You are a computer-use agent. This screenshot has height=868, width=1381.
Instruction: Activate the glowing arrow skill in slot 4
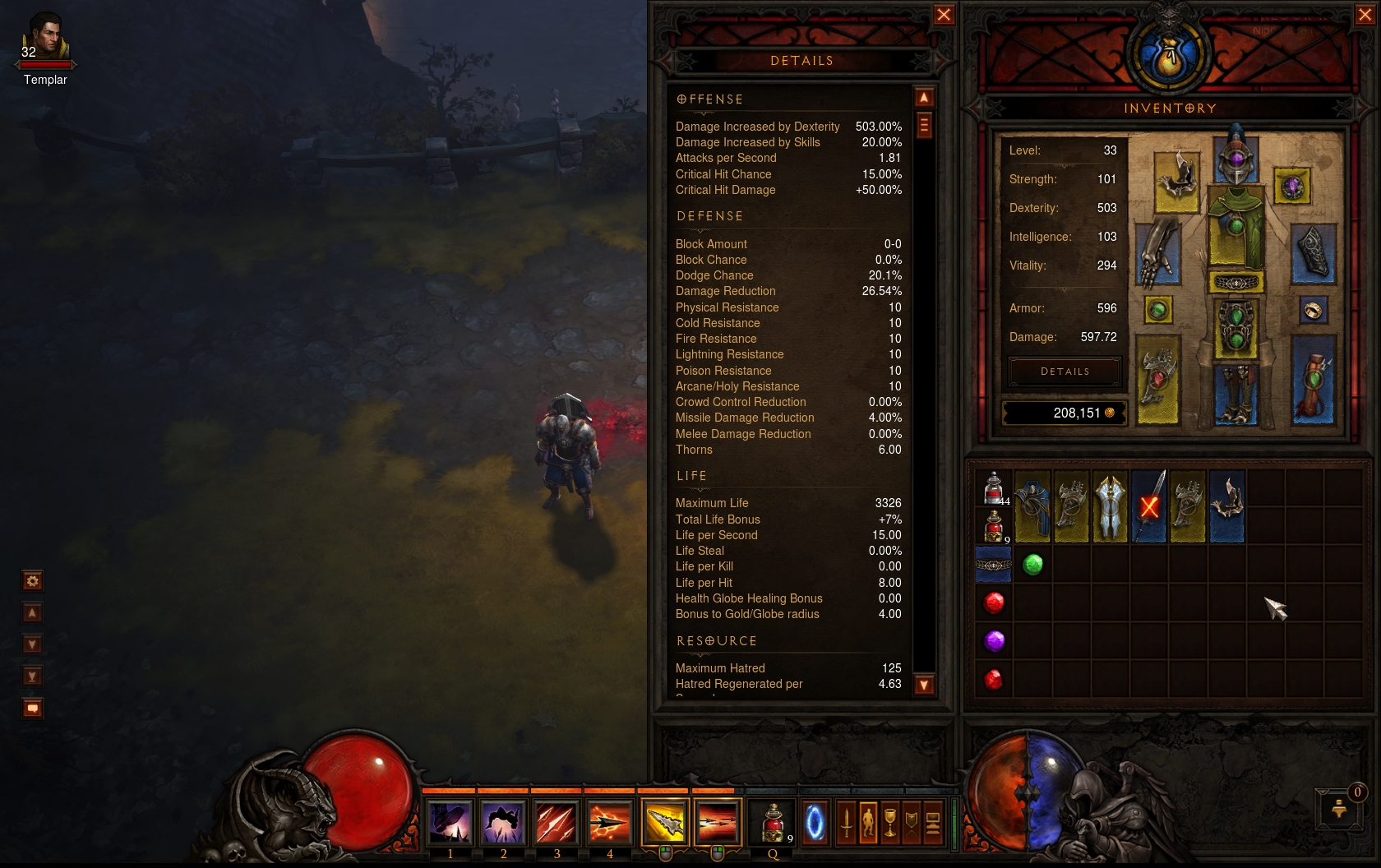(x=609, y=822)
